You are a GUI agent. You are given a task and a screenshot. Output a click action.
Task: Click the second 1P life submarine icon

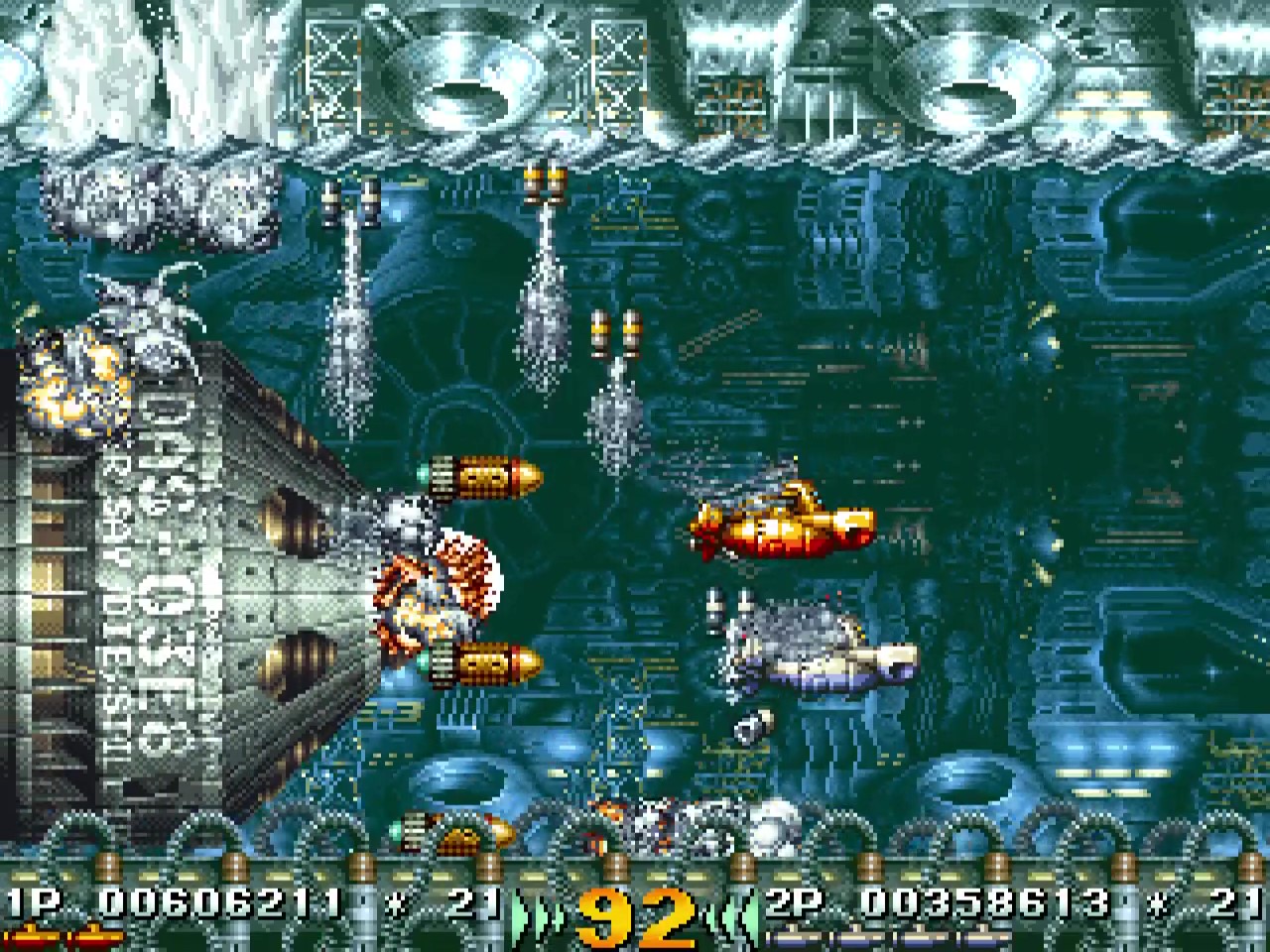(94, 935)
